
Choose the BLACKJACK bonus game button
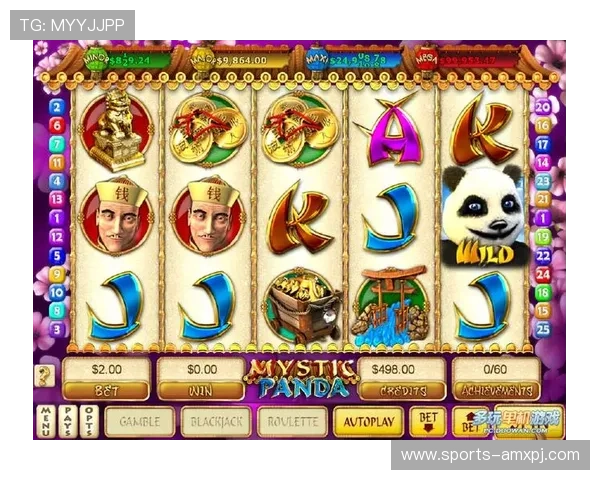tap(215, 421)
